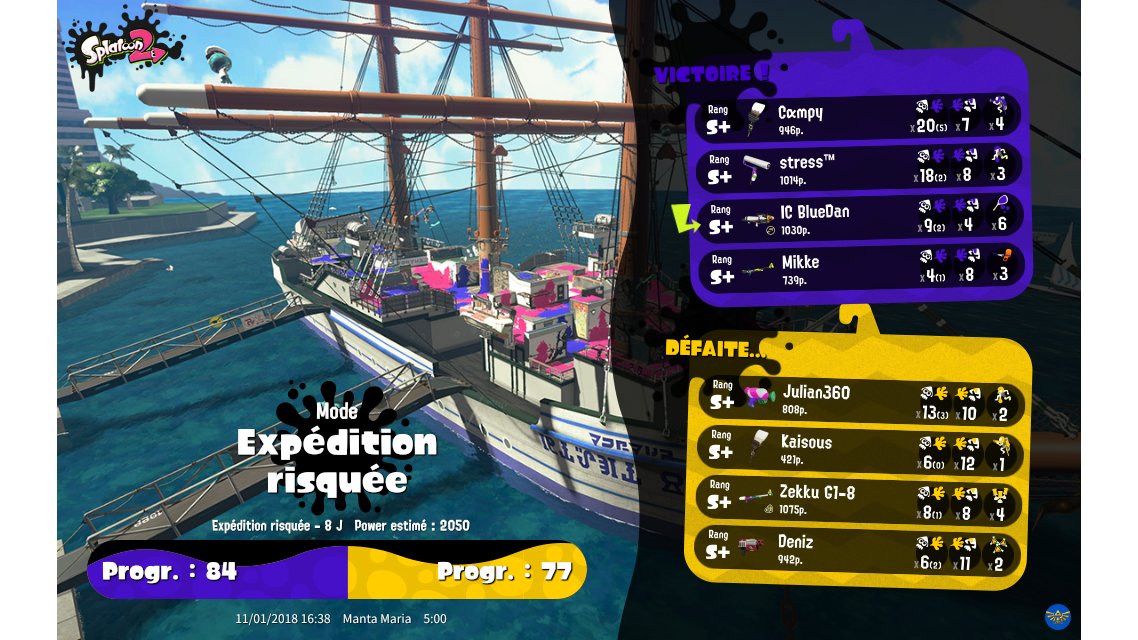Select Julian360's player row

point(858,398)
